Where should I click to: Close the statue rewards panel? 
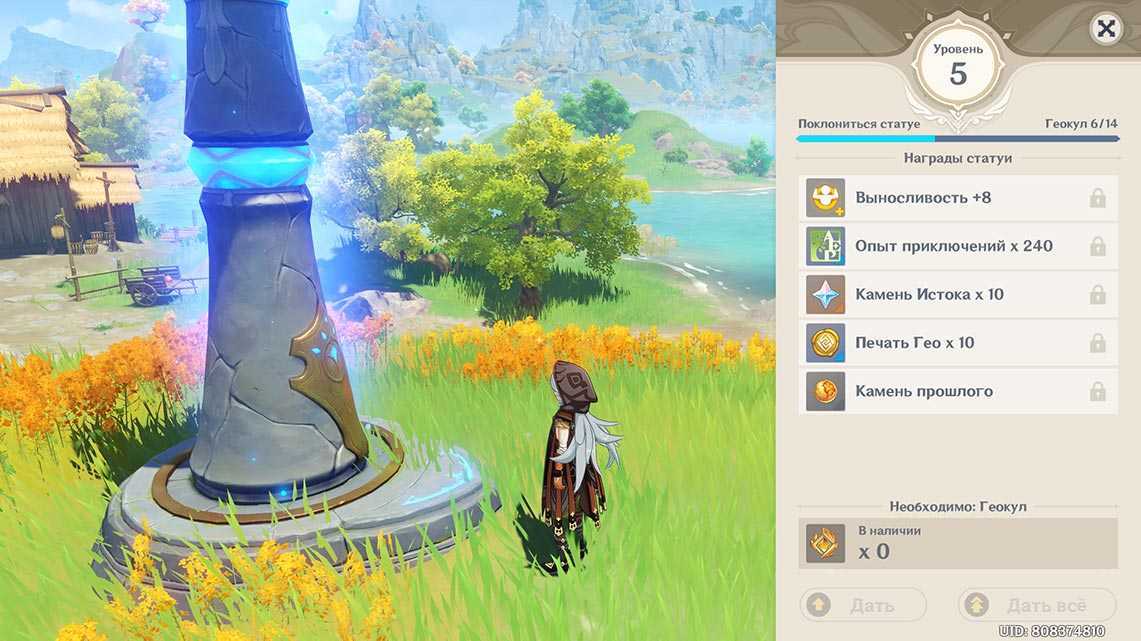coord(1105,29)
